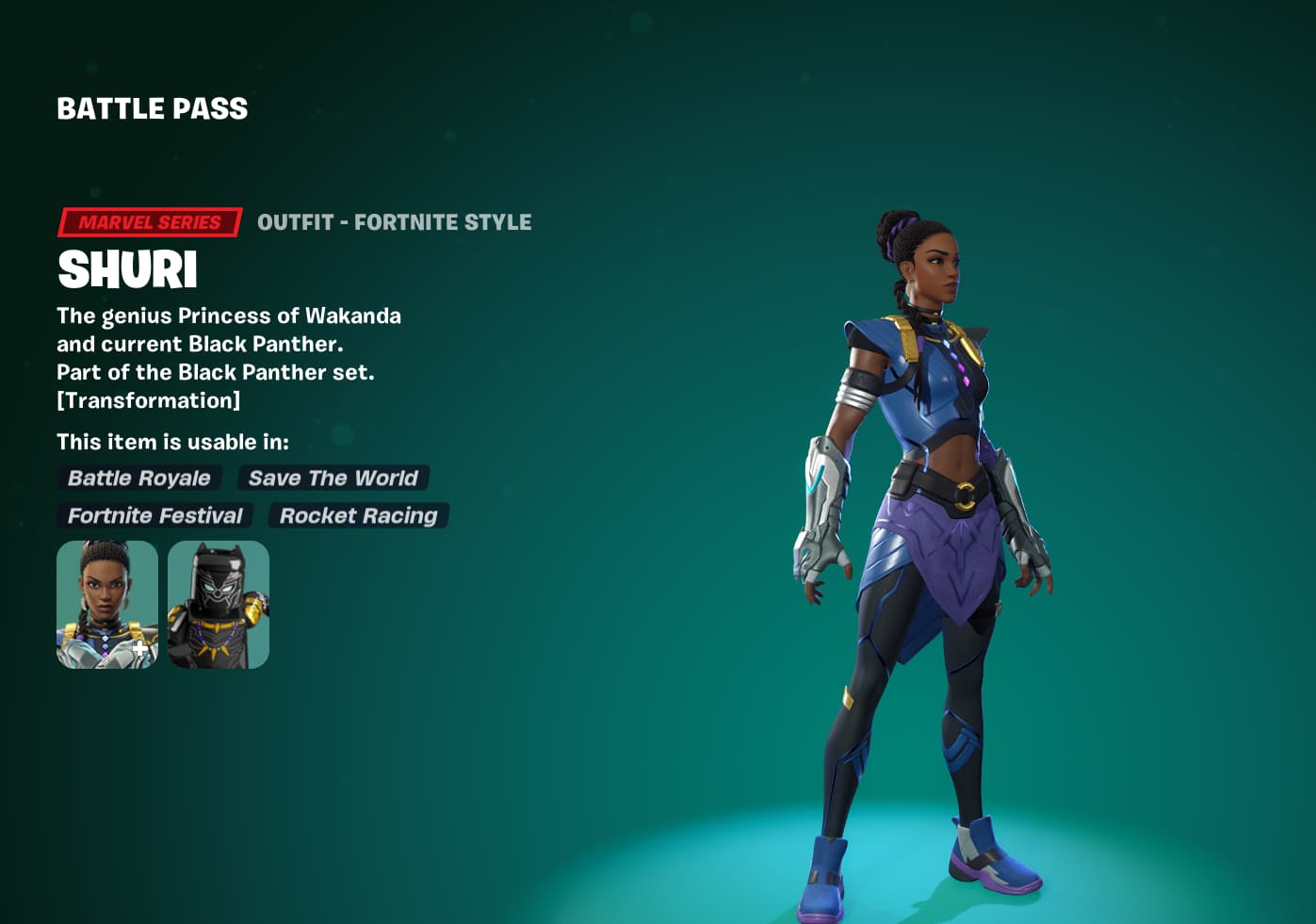Image resolution: width=1316 pixels, height=924 pixels.
Task: Click the Battle Royale usability tag
Action: click(x=138, y=478)
